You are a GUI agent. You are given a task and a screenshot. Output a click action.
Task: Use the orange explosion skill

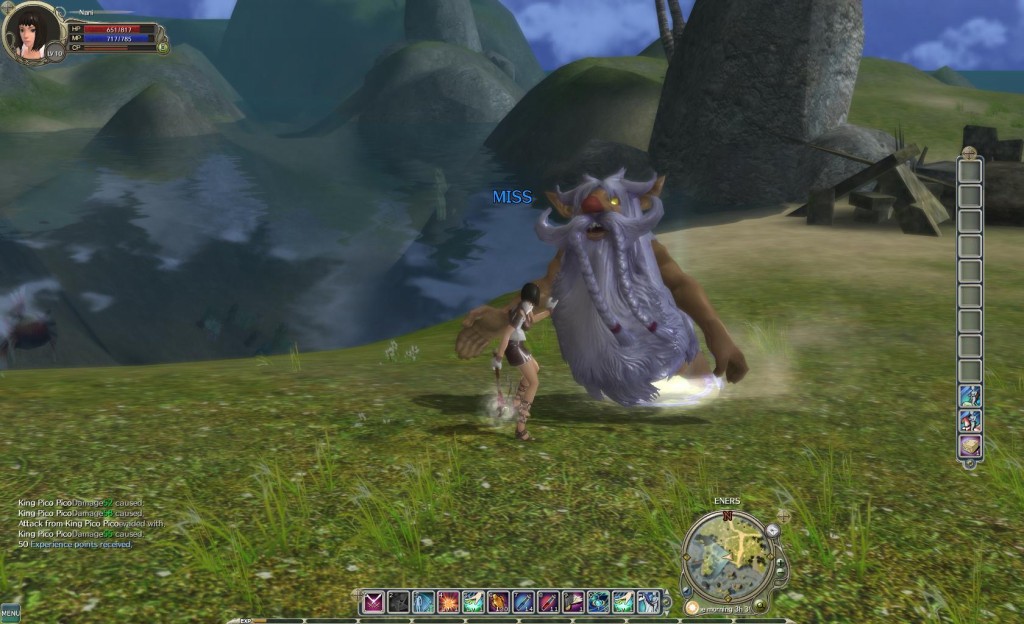click(x=448, y=602)
